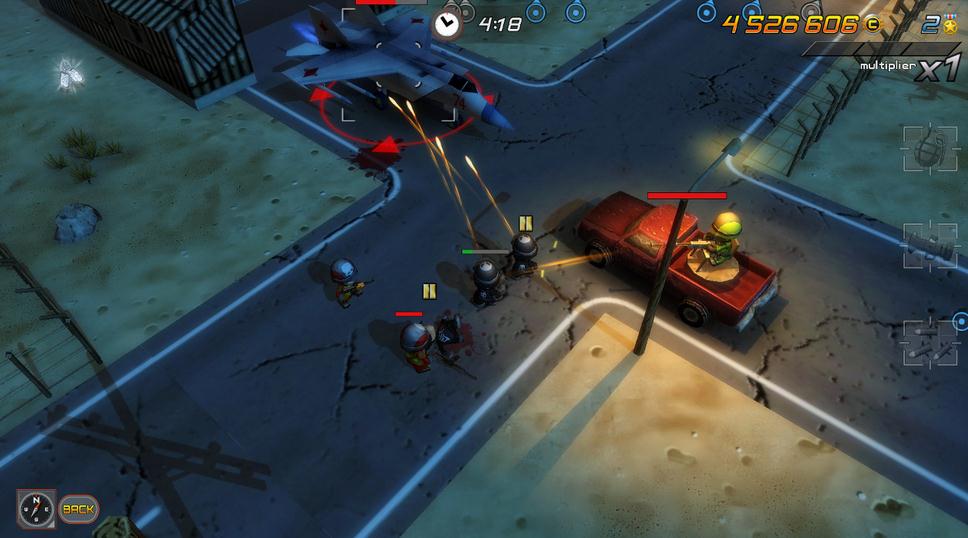Open the compass map icon
The height and width of the screenshot is (538, 968).
pos(36,508)
